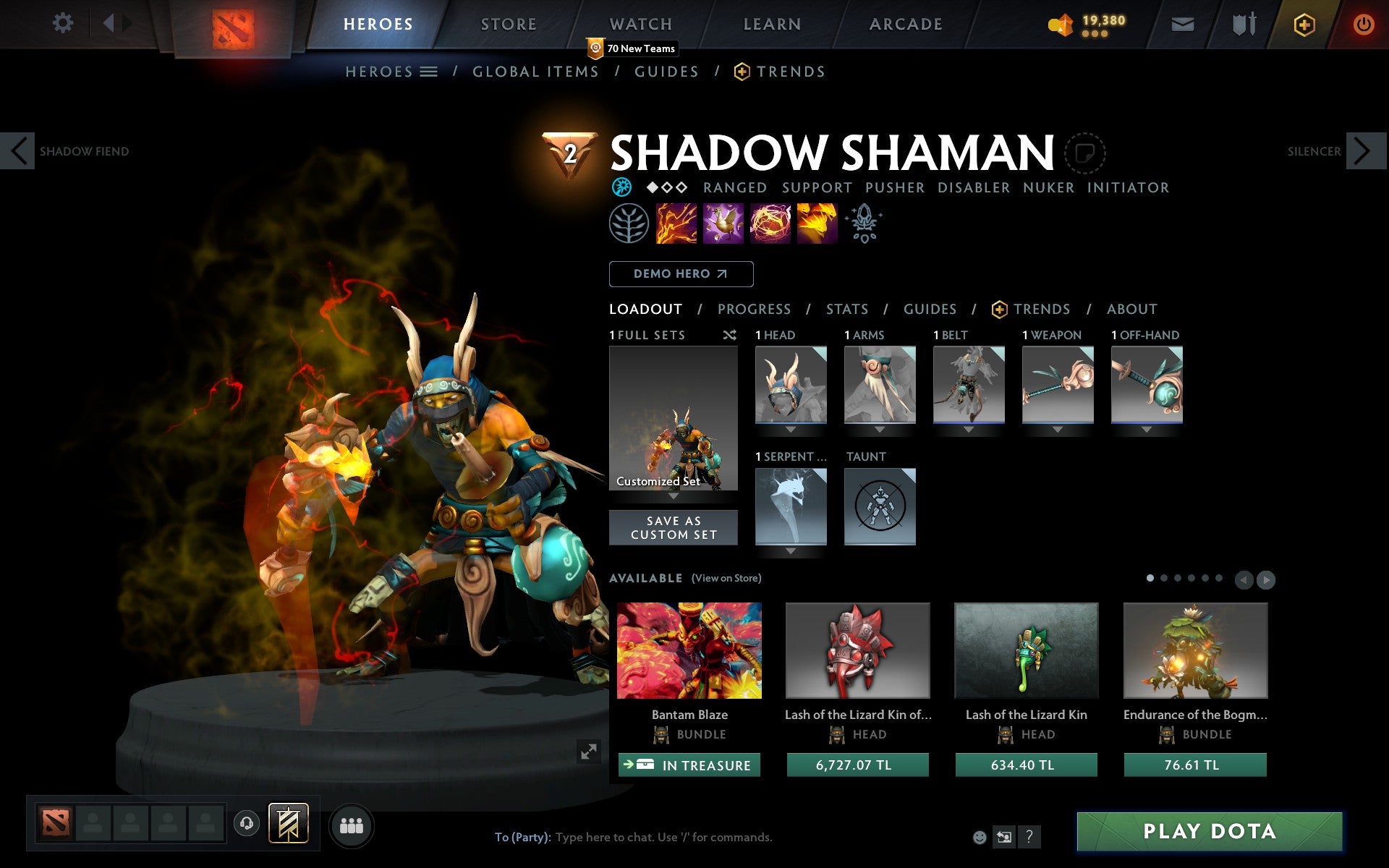Open the ARCADE menu item
1389x868 pixels.
click(x=904, y=24)
